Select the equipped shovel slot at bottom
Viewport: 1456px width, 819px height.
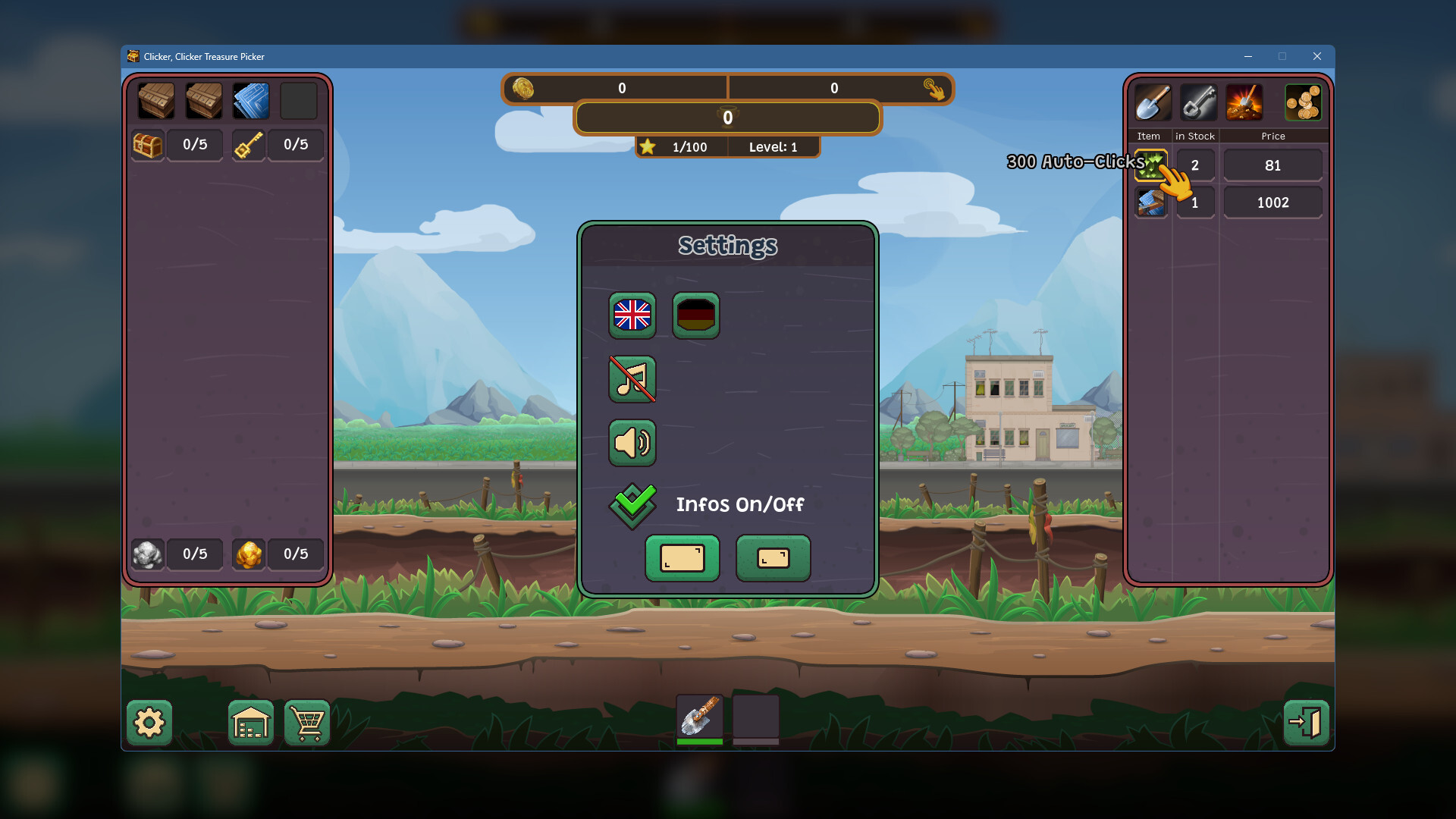point(699,717)
